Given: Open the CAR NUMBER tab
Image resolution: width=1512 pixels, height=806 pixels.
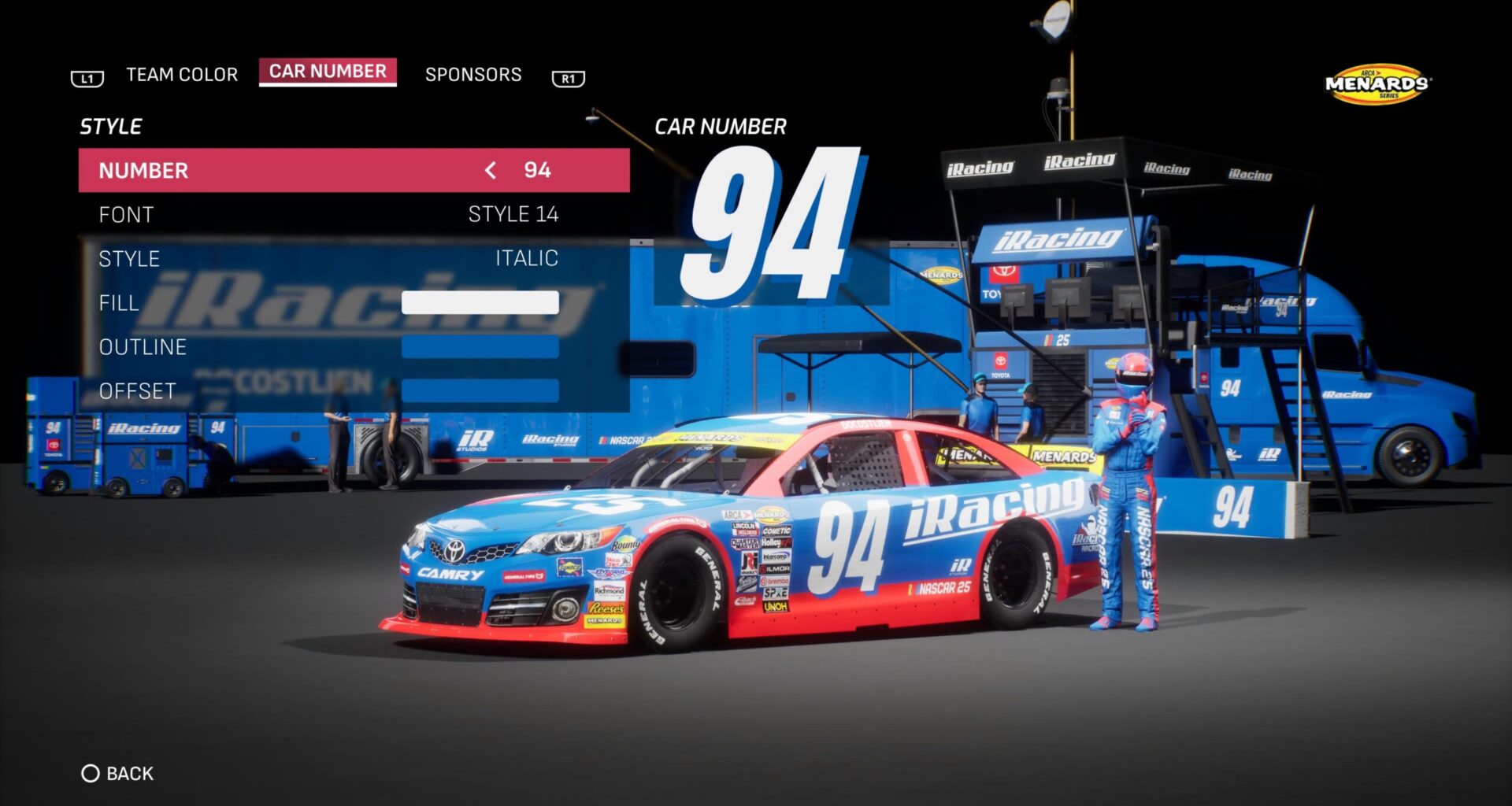Looking at the screenshot, I should pos(328,71).
